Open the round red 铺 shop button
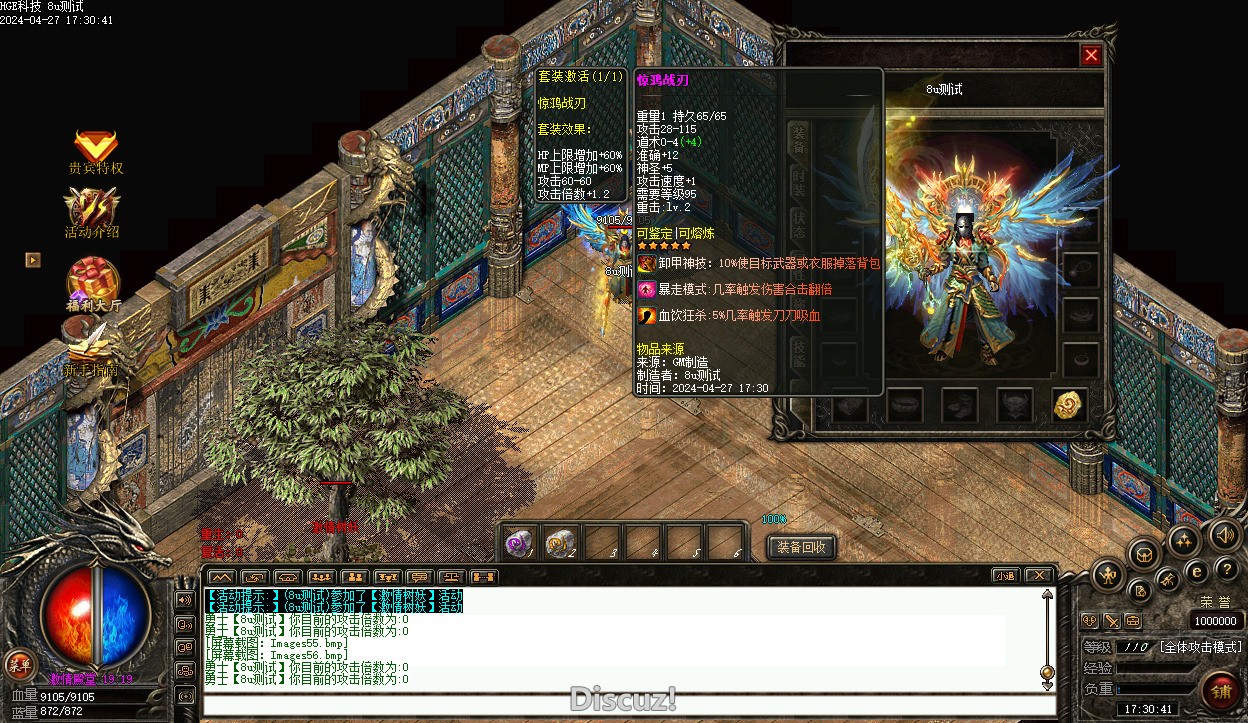 pyautogui.click(x=1220, y=689)
